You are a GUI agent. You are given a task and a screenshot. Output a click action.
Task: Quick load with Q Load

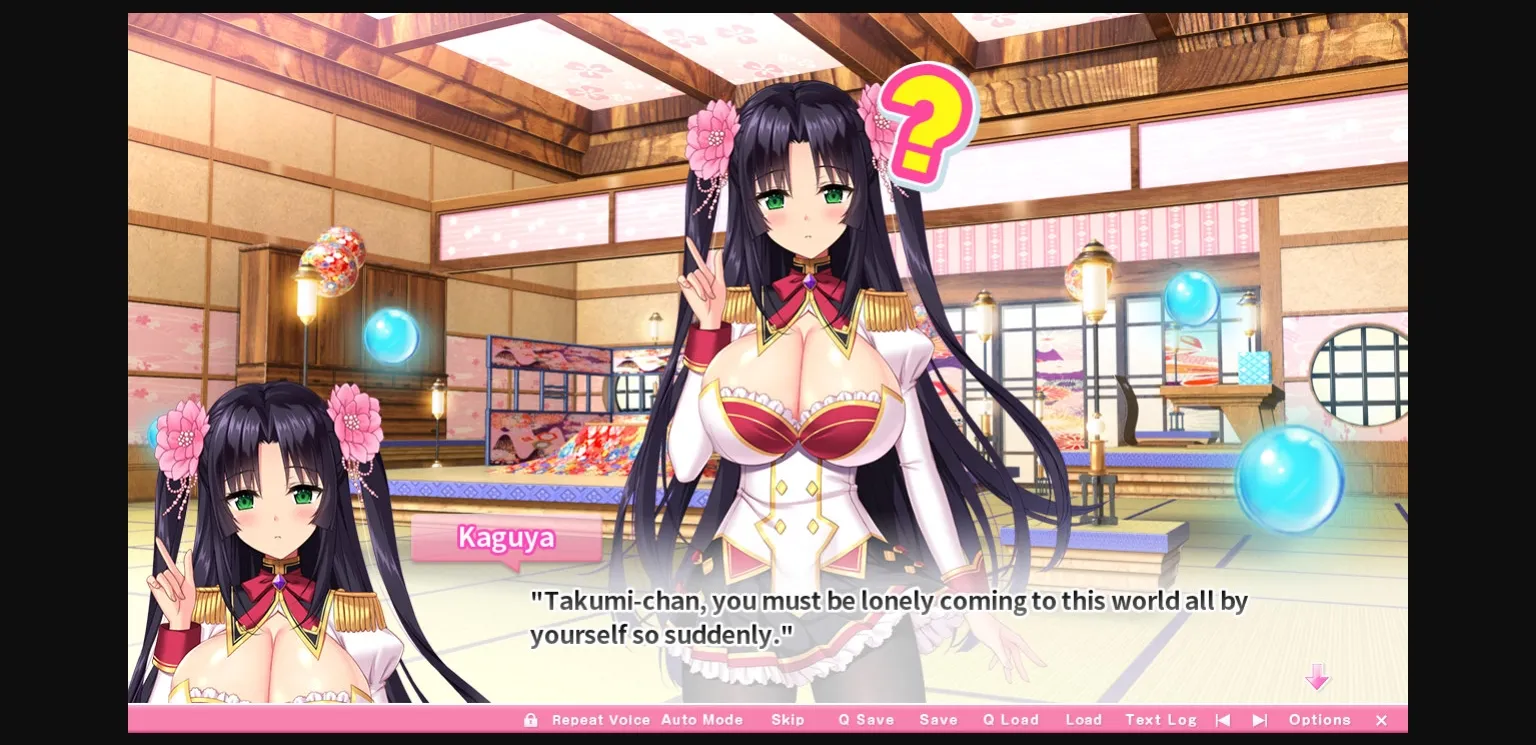1010,720
